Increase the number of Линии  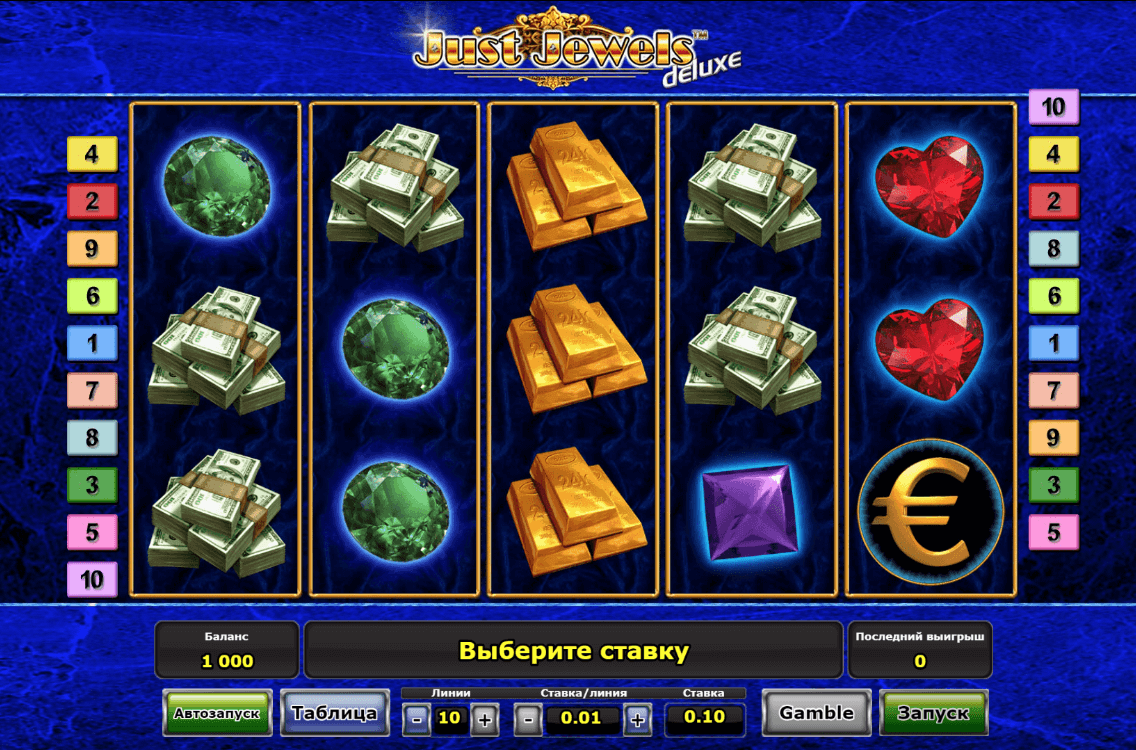(485, 718)
